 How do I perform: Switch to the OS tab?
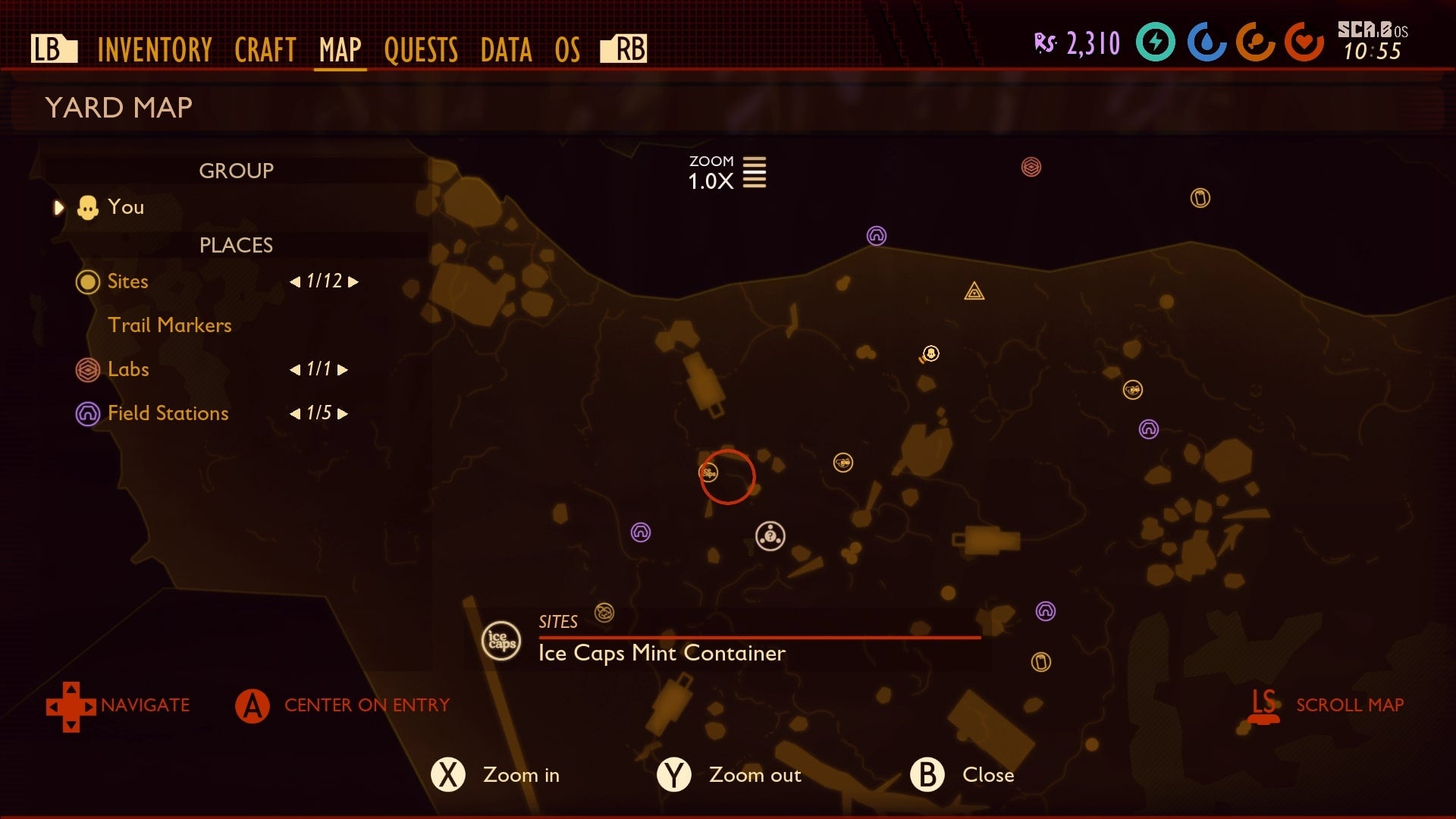coord(567,50)
